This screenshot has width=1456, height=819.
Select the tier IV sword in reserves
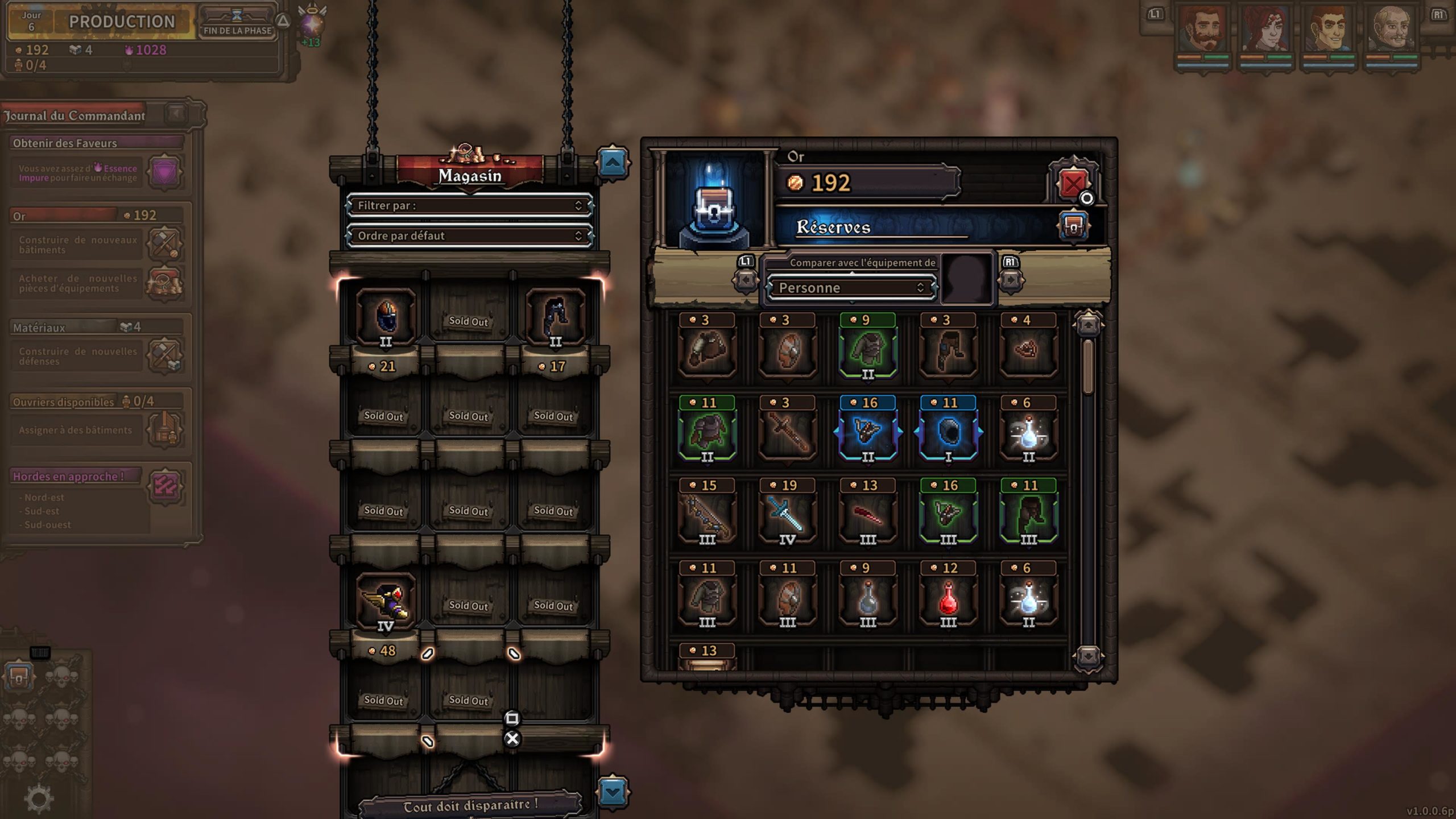pyautogui.click(x=787, y=515)
